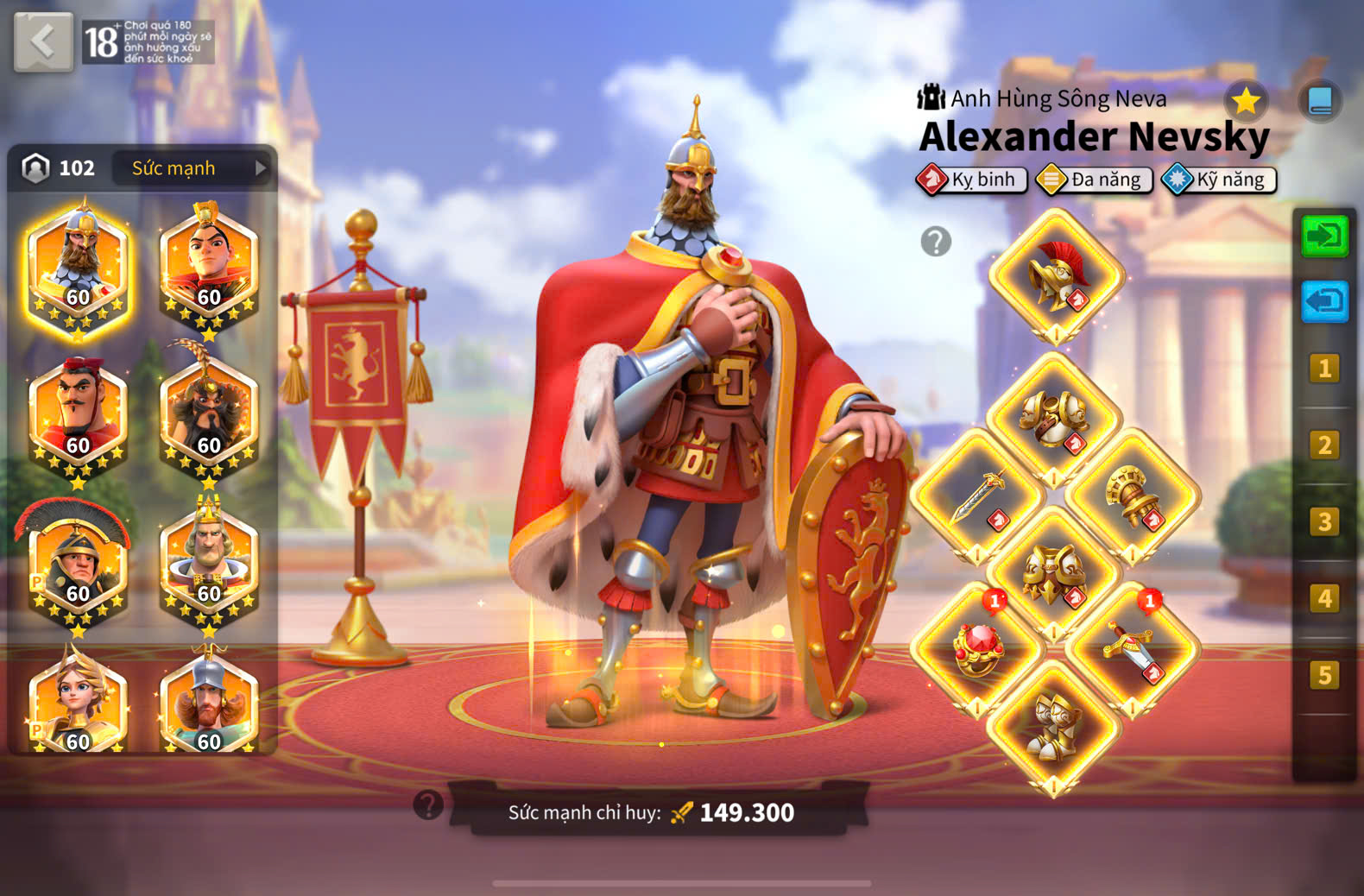Click the Kỹ năng talent tag

tap(1220, 180)
